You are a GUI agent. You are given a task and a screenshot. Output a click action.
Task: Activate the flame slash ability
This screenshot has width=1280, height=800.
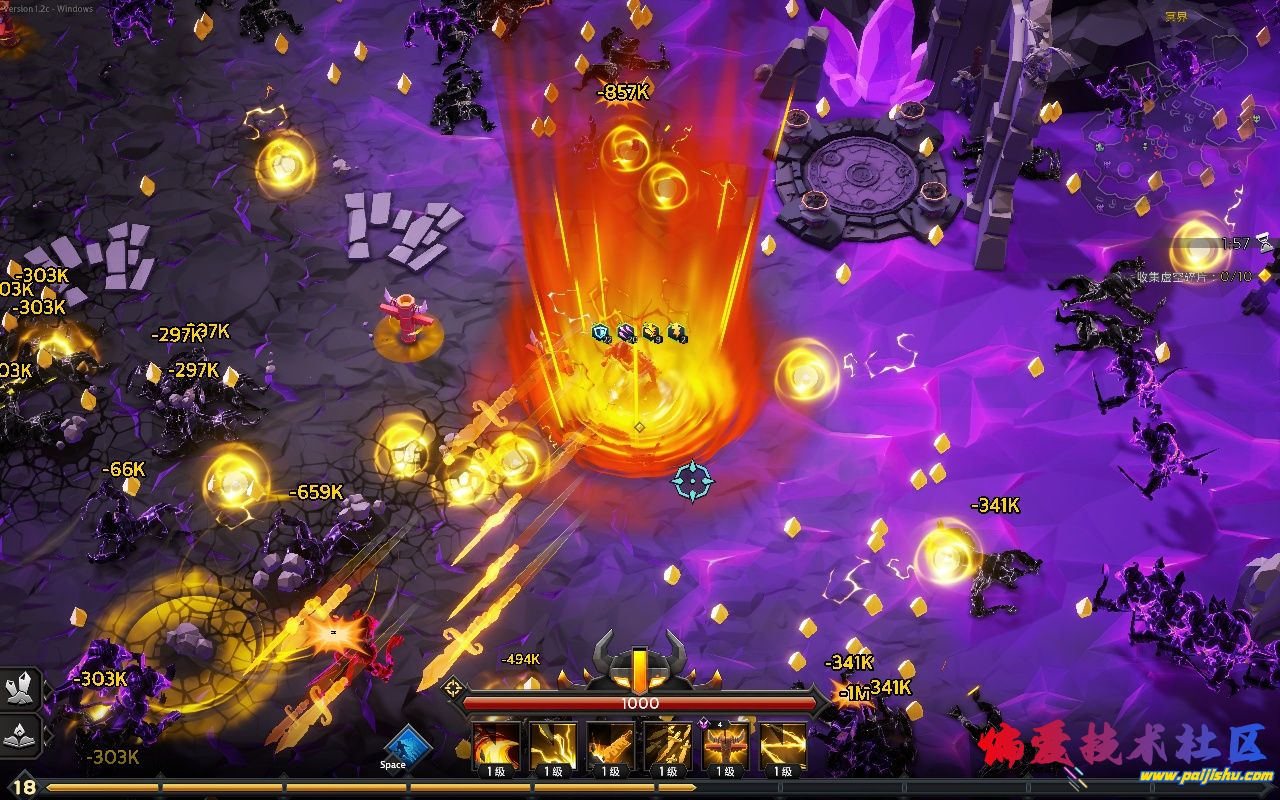(x=495, y=745)
